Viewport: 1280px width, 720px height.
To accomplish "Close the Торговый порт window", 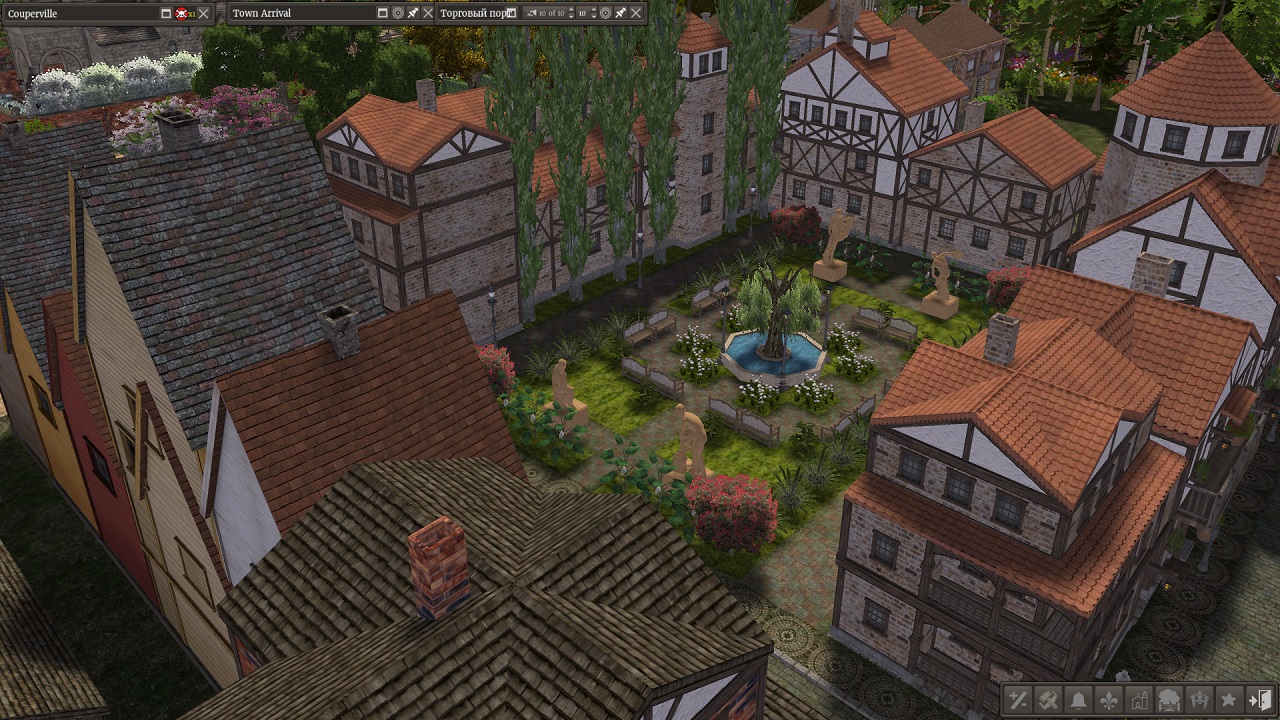I will click(x=635, y=13).
